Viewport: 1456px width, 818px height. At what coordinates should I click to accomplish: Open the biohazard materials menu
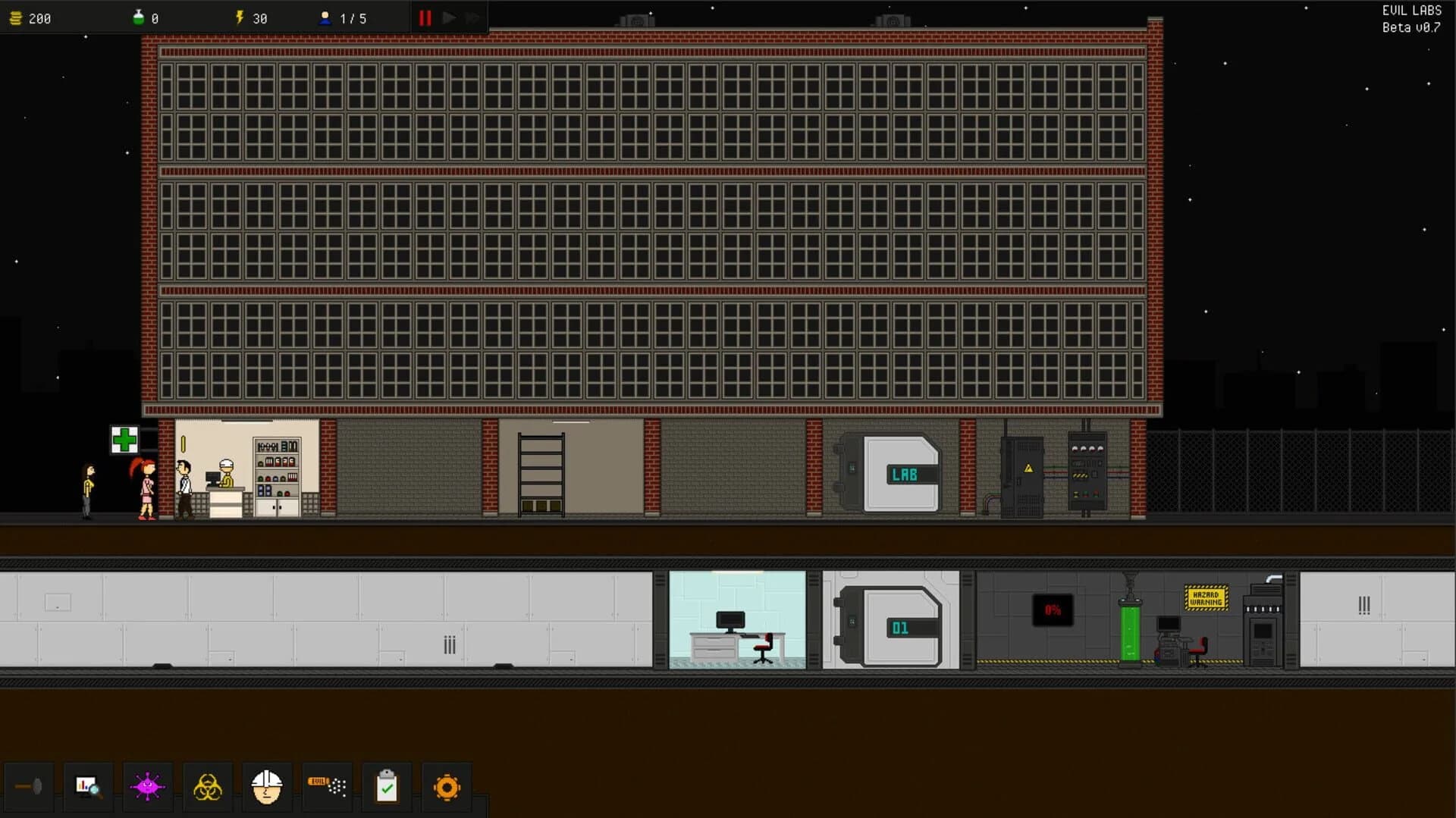point(208,787)
